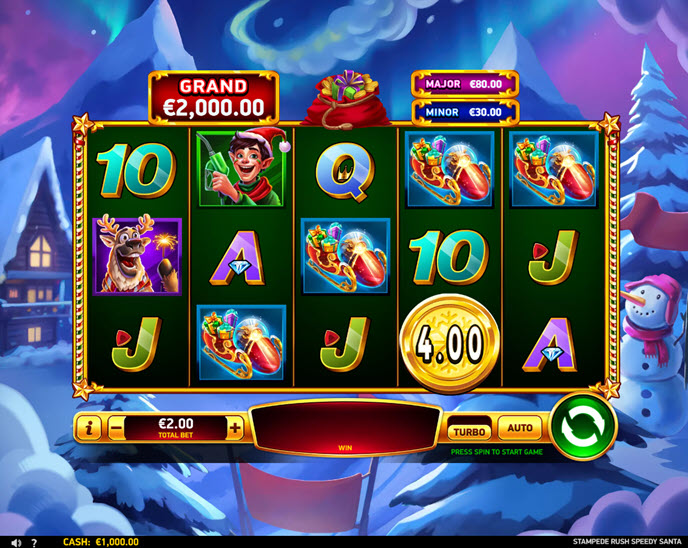Screen dimensions: 688x548
Task: Open help via the question mark
Action: click(x=34, y=542)
